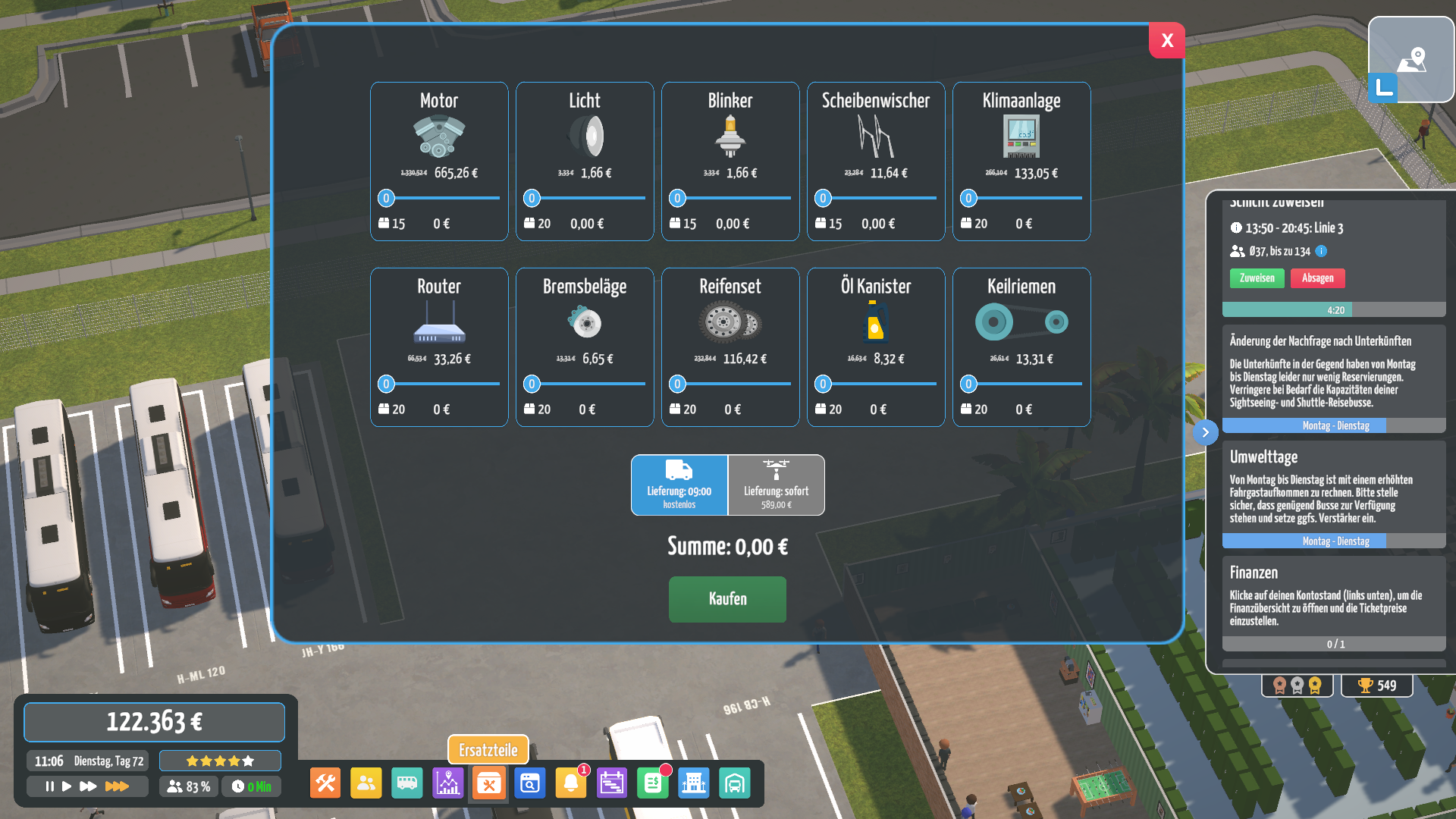Click the Bremsbeläge quantity slider handle
This screenshot has height=819, width=1456.
point(532,384)
